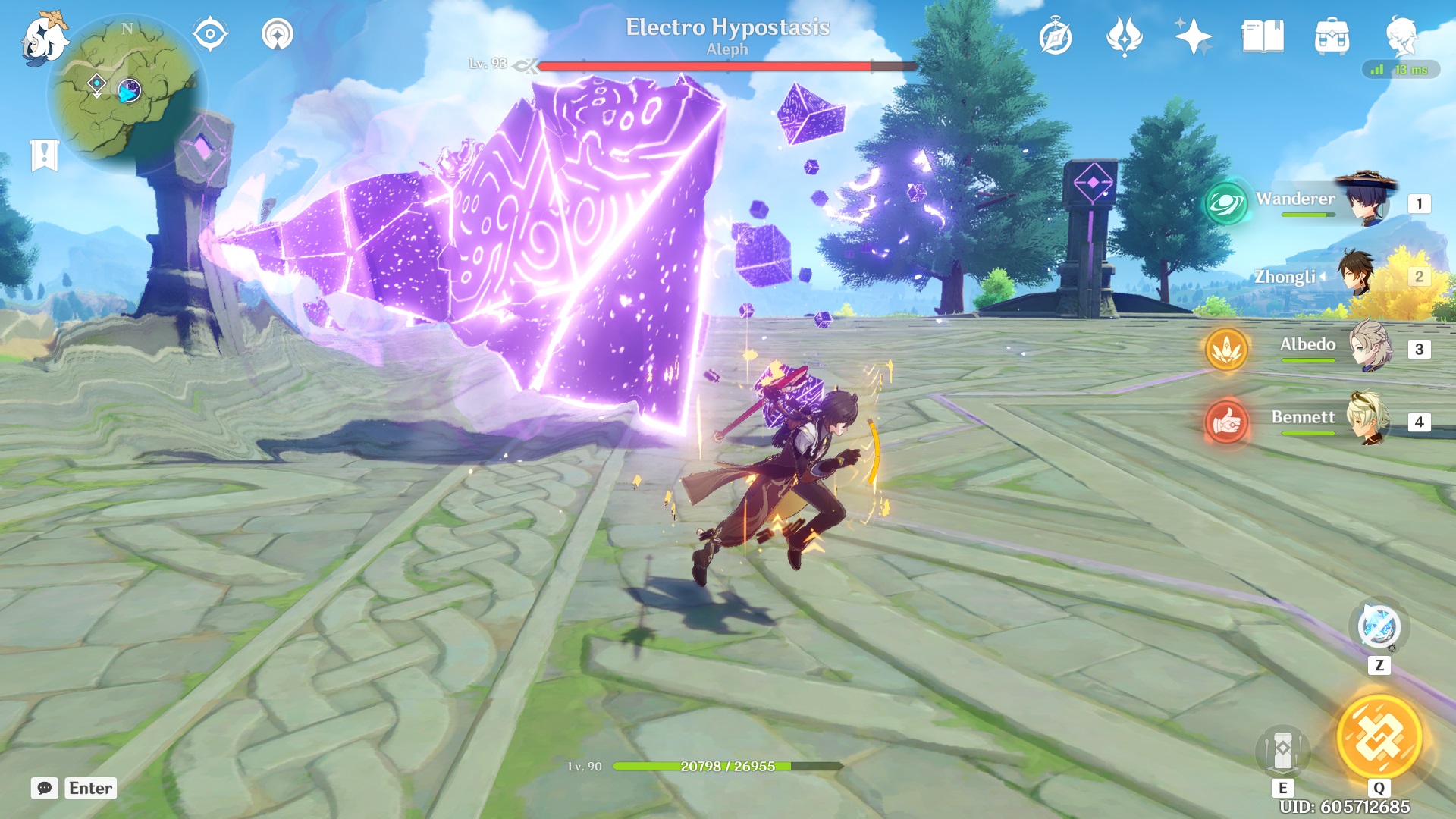Toggle the eye icon near the minimap
The image size is (1456, 819).
pyautogui.click(x=209, y=33)
